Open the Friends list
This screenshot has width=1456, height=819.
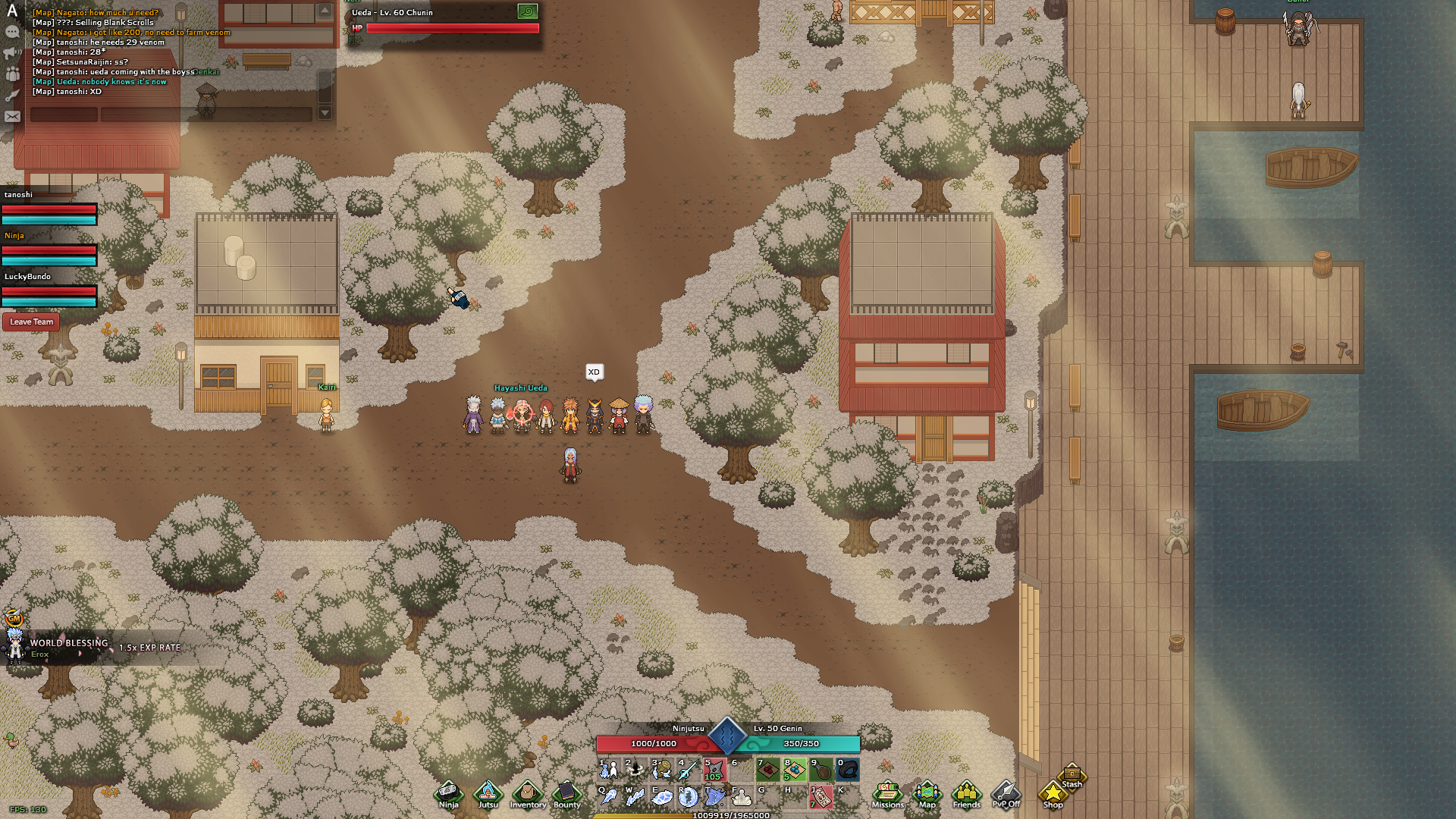tap(966, 795)
